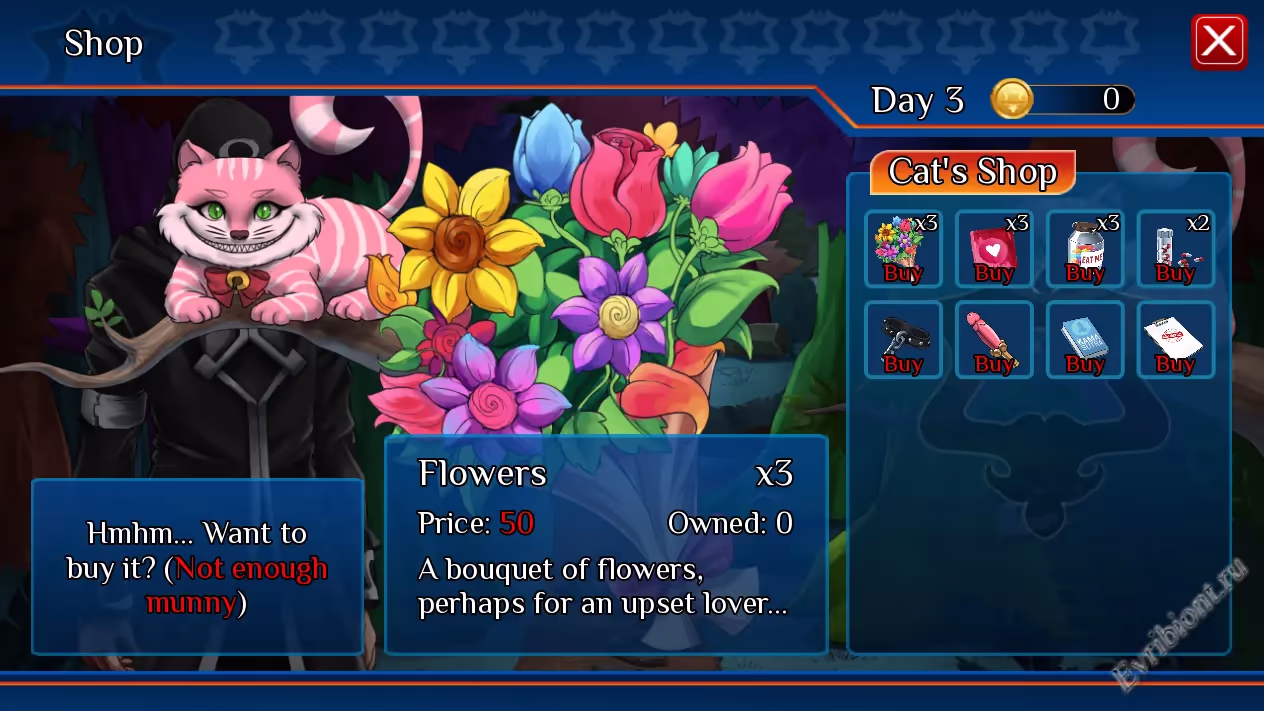Select the clipboard with red stamp
Image resolution: width=1264 pixels, height=711 pixels.
(1175, 340)
